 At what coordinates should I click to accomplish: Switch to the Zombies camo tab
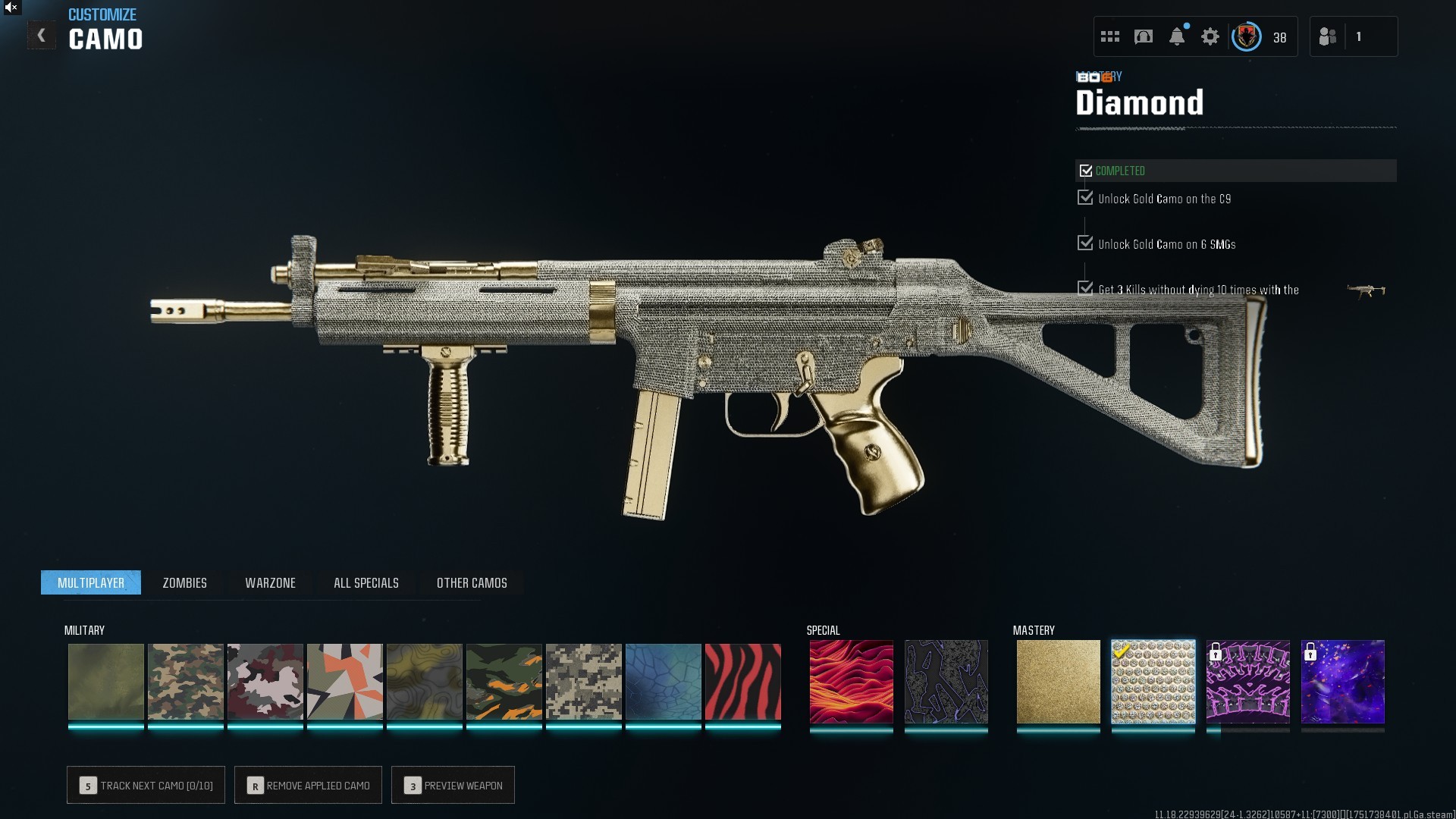pos(184,582)
